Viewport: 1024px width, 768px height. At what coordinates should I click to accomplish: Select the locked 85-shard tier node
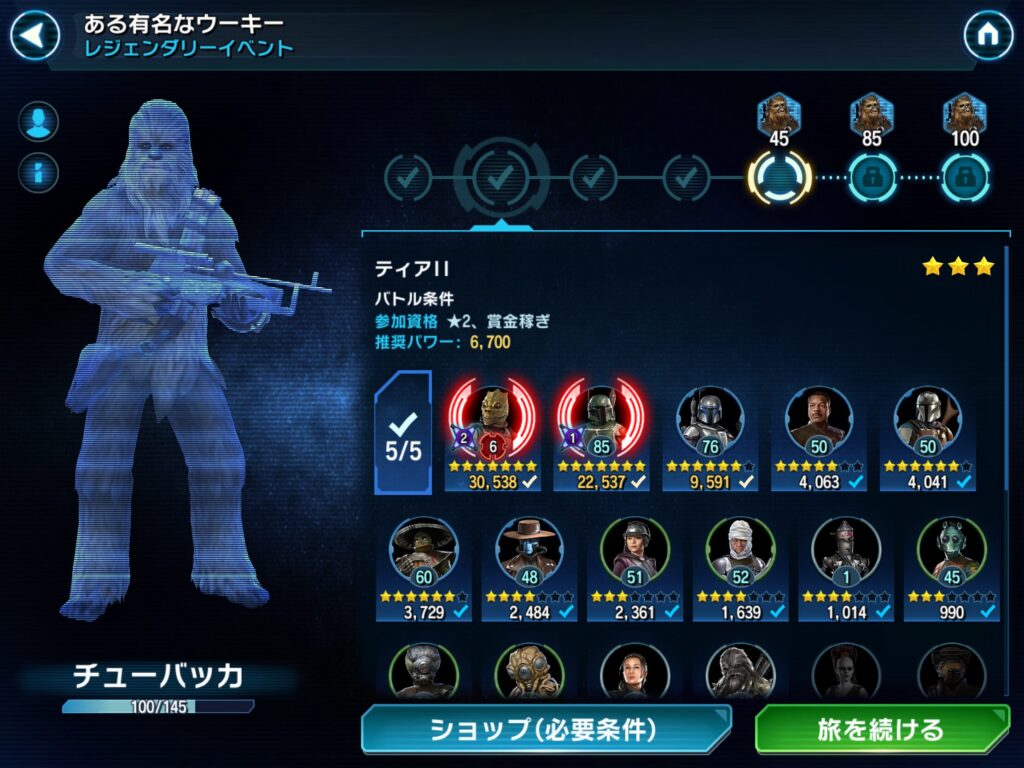872,179
